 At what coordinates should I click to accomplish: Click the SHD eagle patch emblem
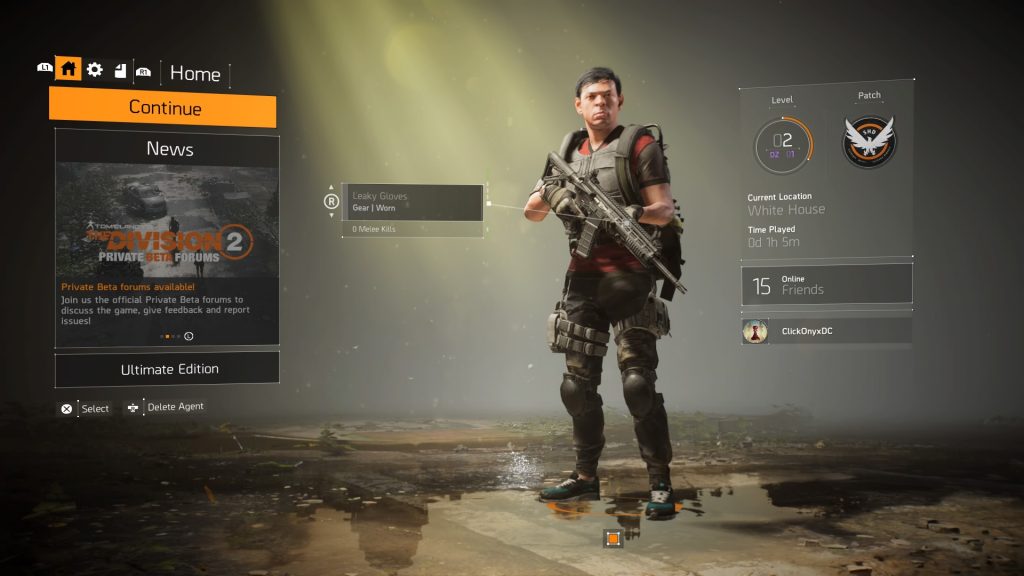[x=869, y=141]
